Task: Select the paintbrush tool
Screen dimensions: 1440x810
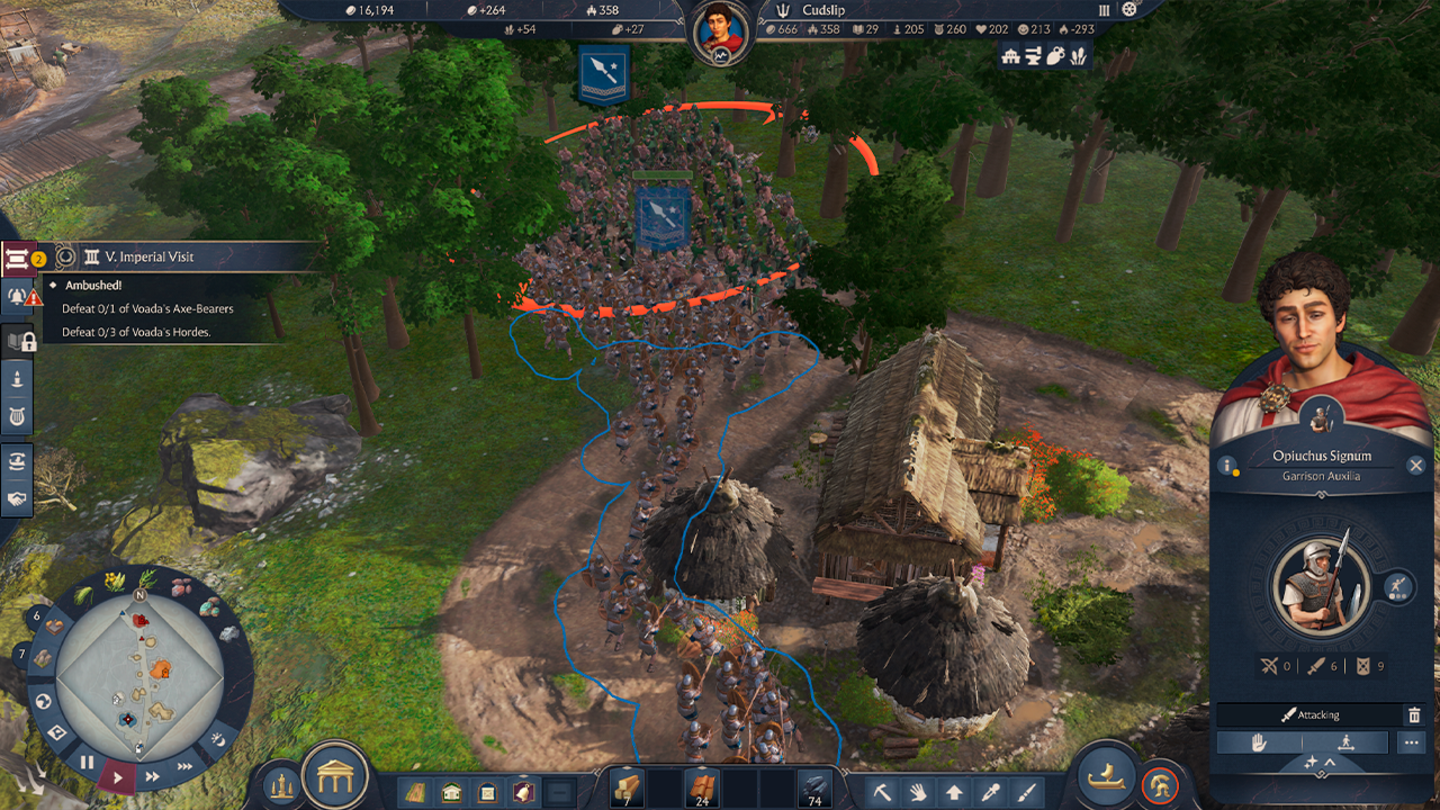Action: pyautogui.click(x=1026, y=792)
